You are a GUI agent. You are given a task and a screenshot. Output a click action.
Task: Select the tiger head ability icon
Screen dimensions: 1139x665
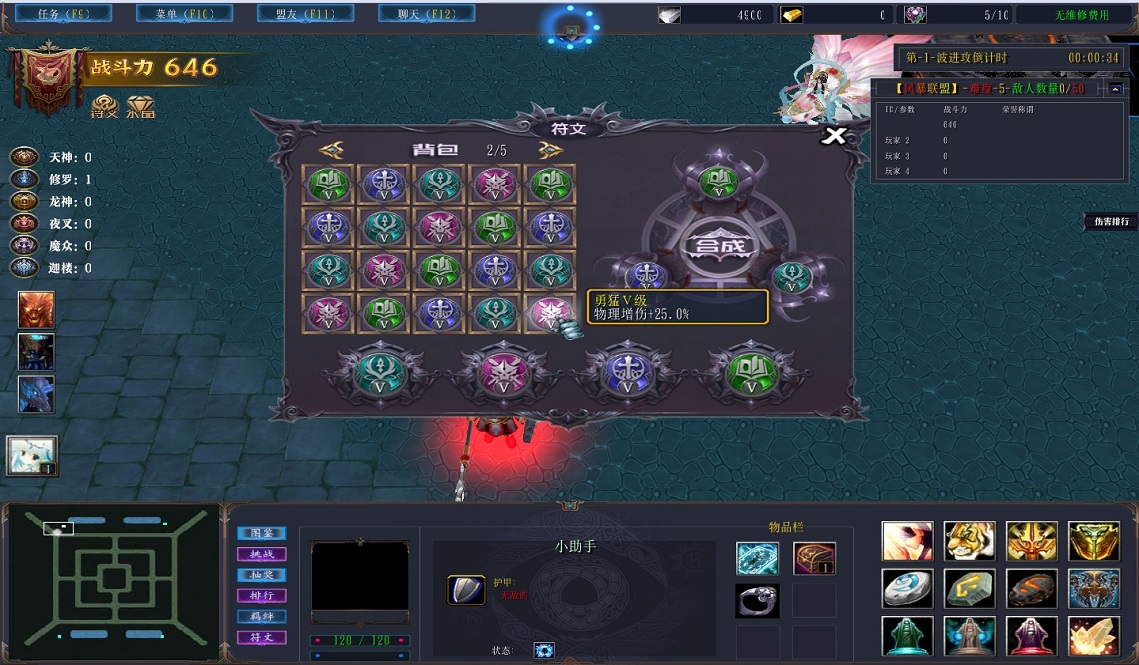(970, 541)
